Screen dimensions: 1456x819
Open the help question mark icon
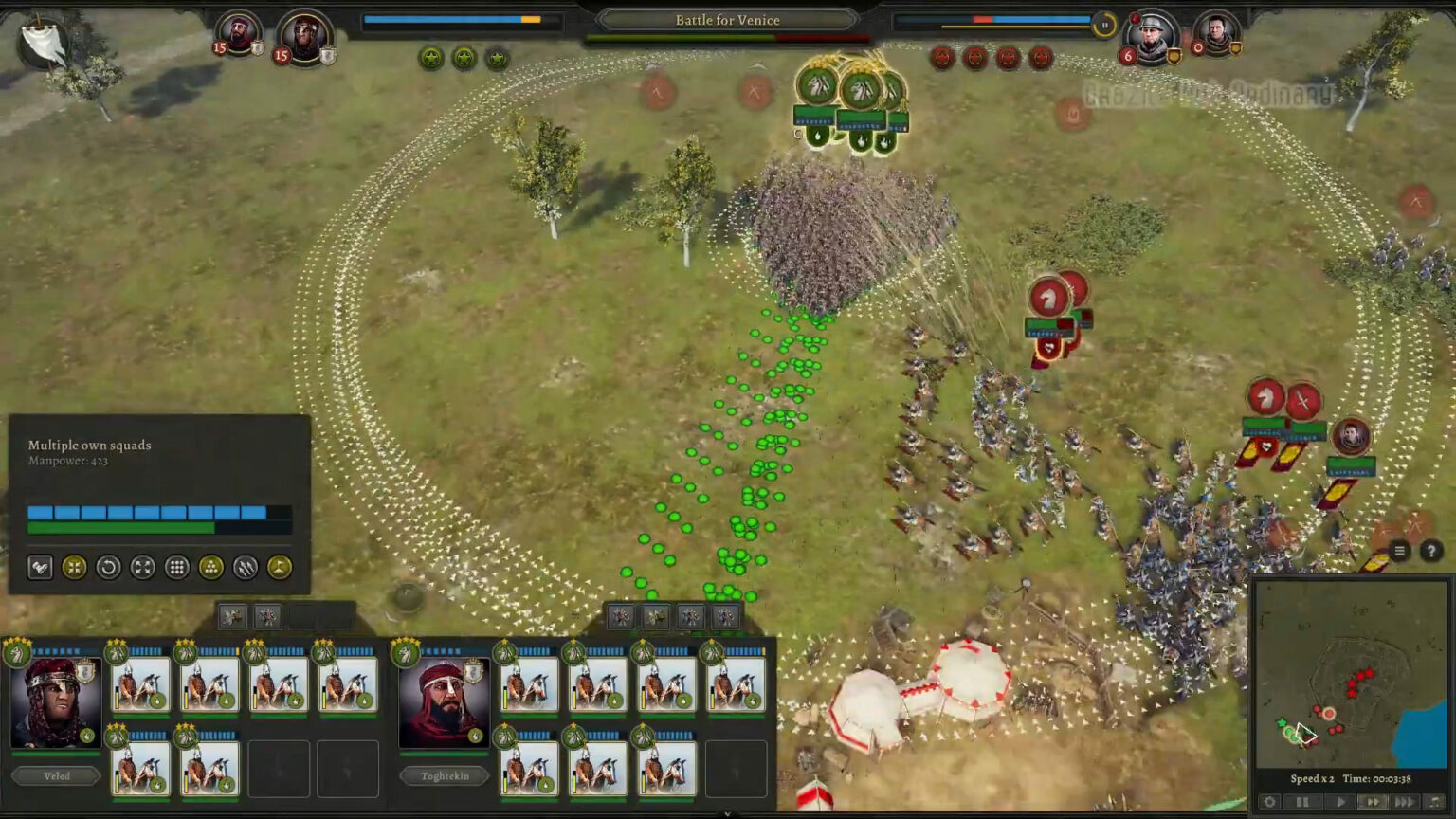point(1430,551)
